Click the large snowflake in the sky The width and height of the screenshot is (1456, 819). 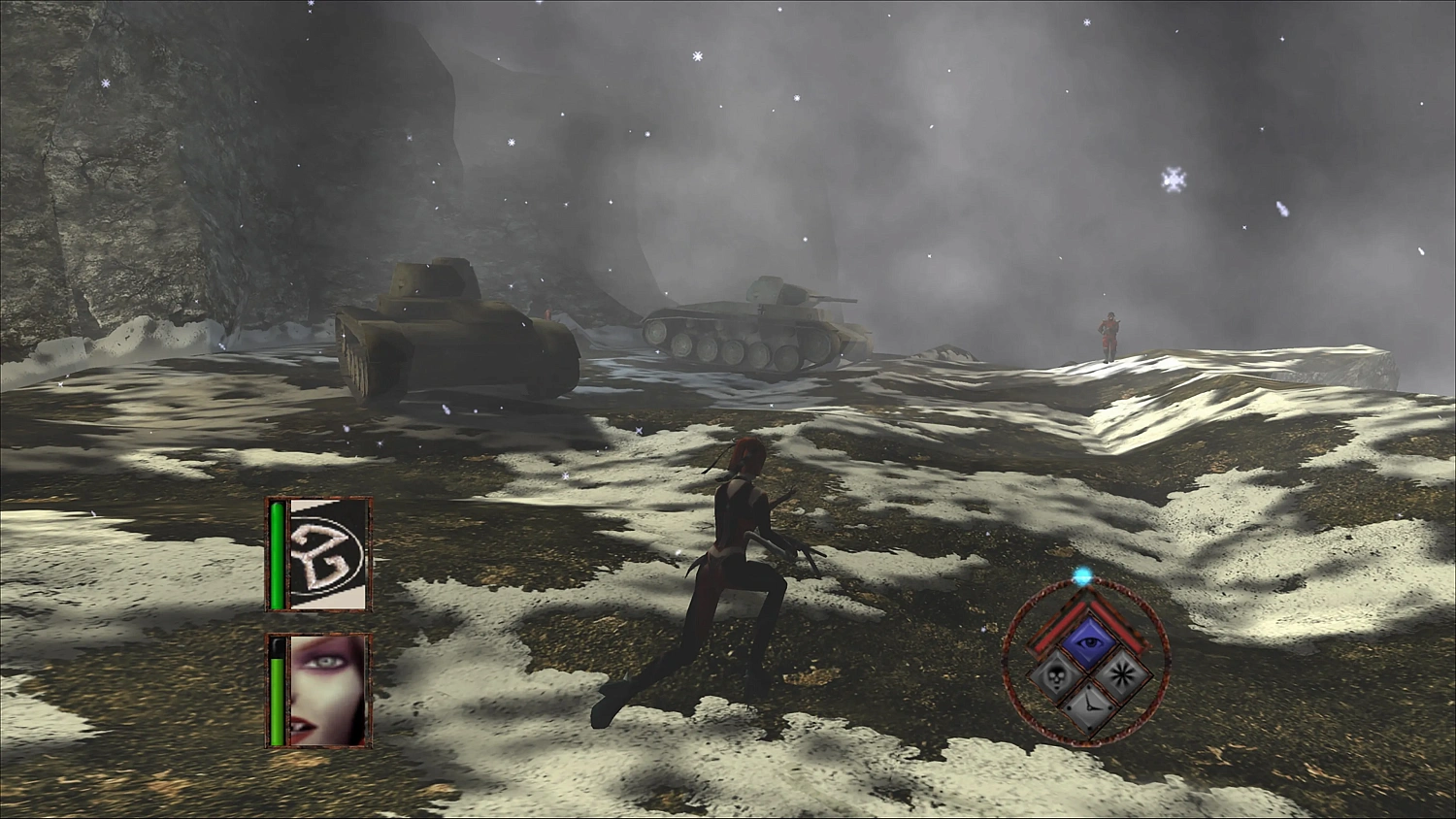[1174, 179]
